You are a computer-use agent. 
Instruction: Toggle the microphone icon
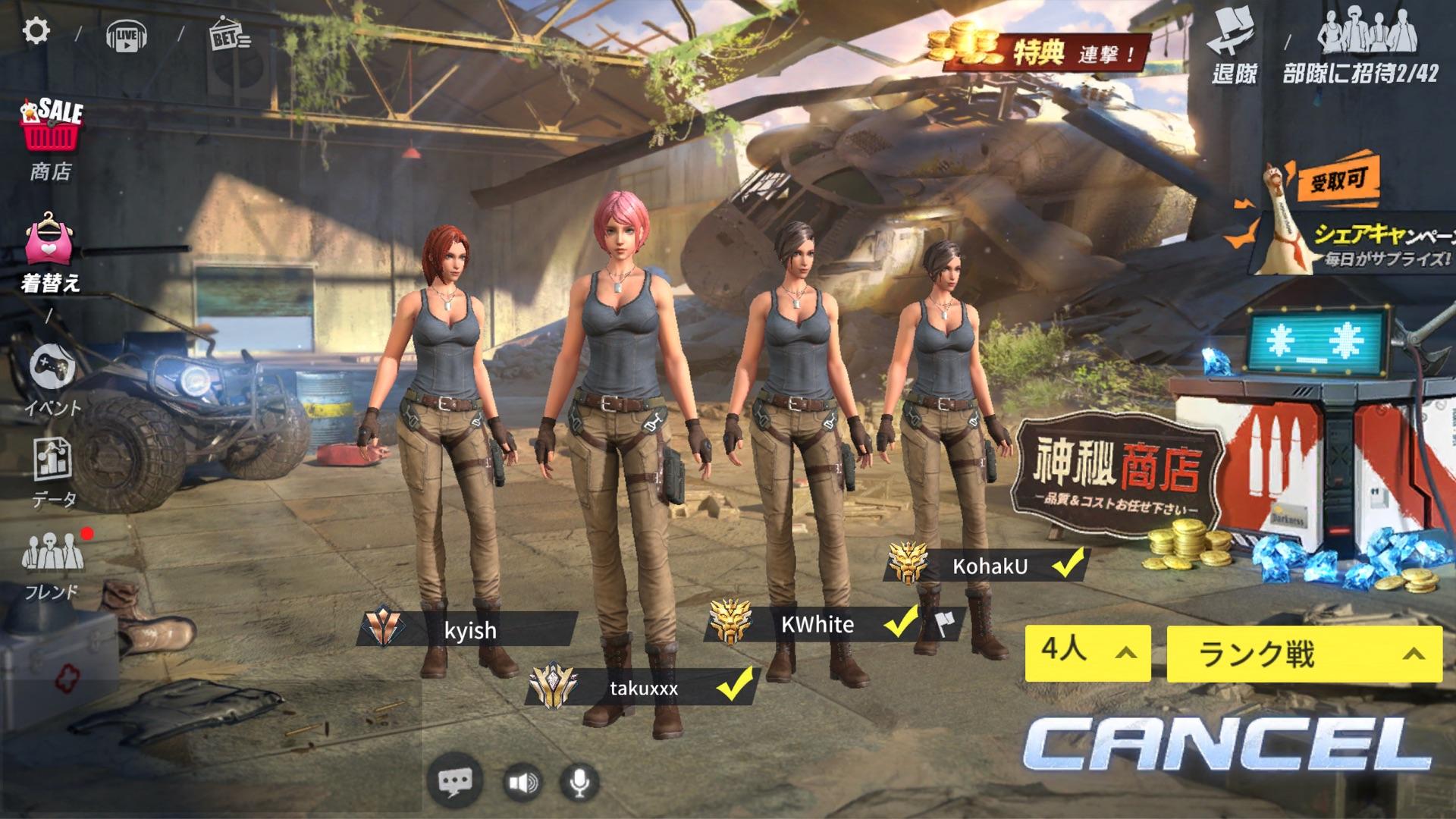579,782
